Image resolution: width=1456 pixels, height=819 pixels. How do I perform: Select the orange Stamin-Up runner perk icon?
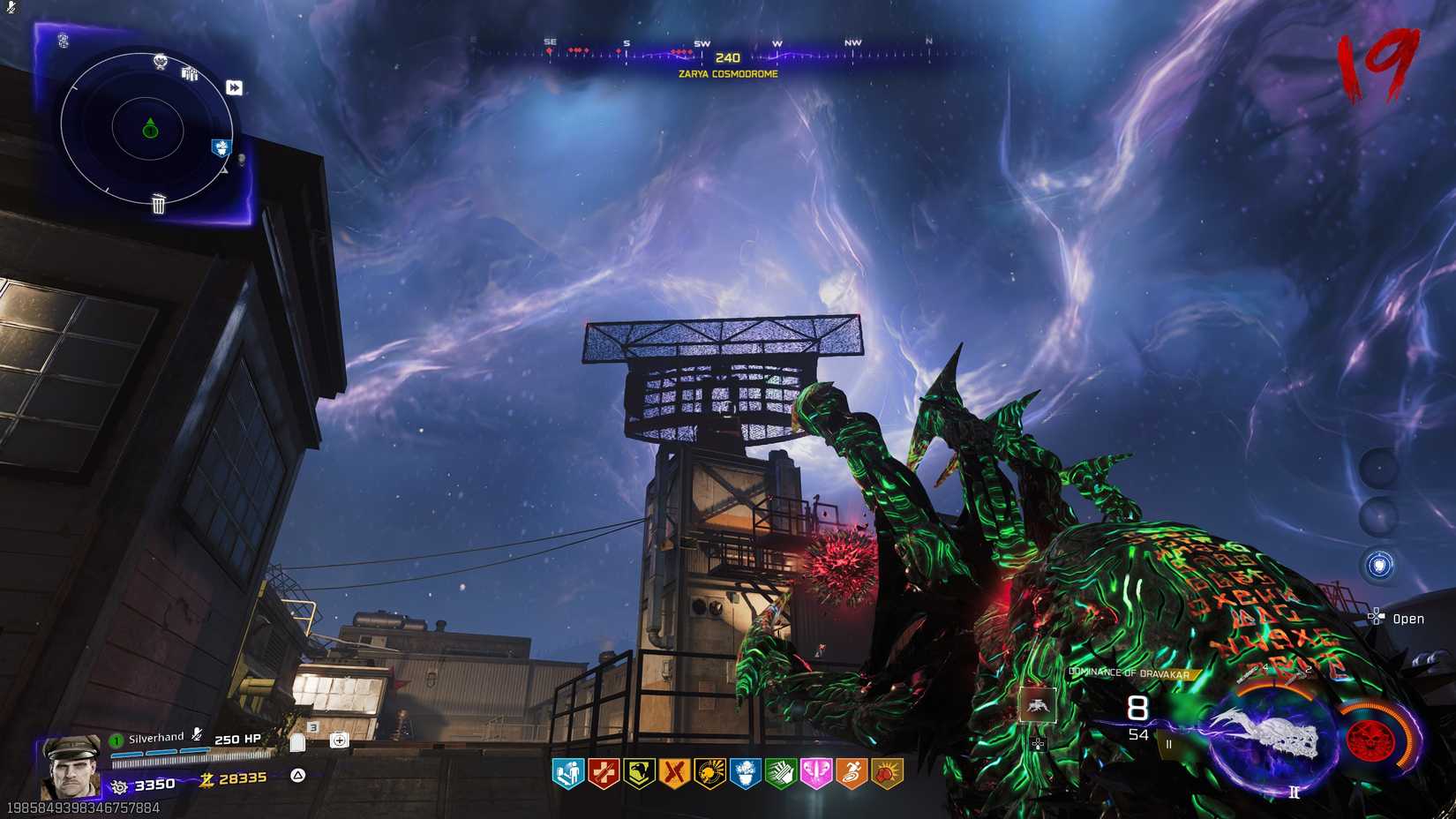click(852, 772)
